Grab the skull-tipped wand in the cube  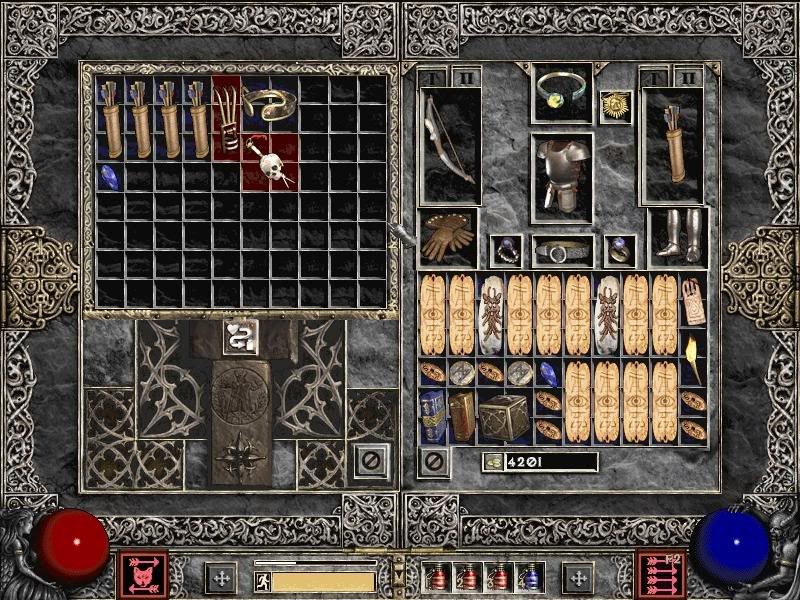[x=270, y=161]
